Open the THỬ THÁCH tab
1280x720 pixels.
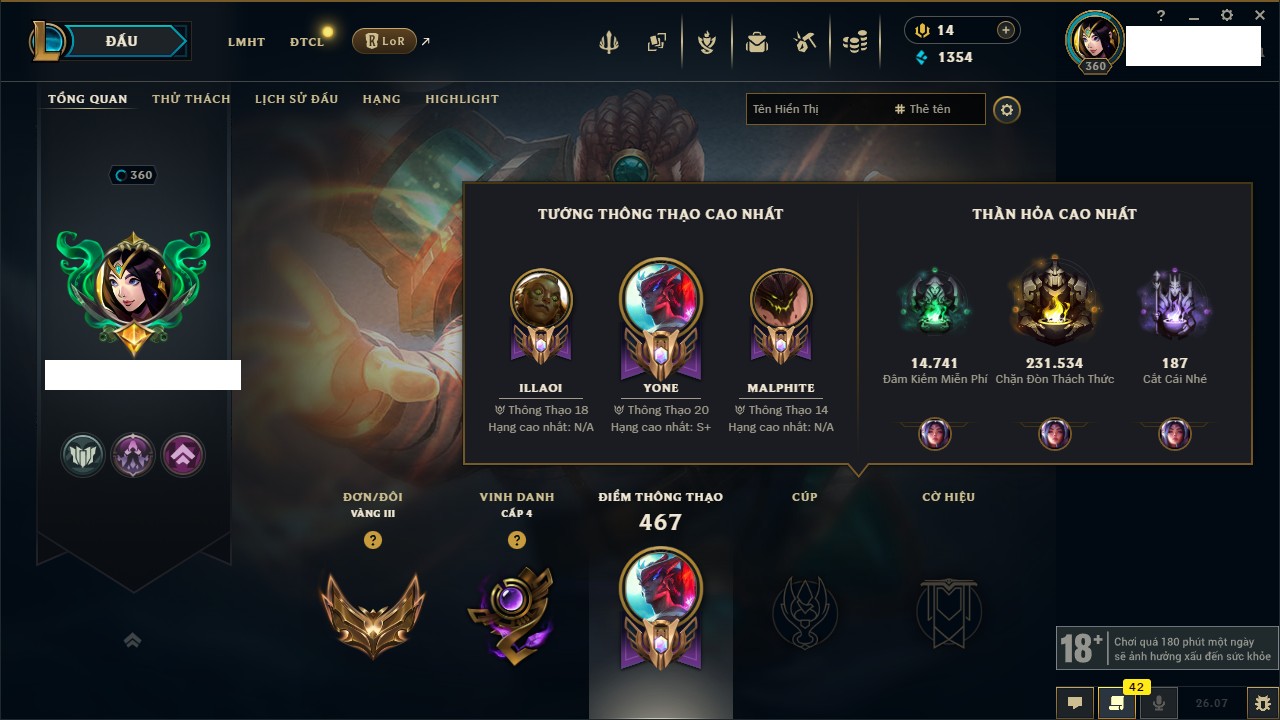pos(191,99)
